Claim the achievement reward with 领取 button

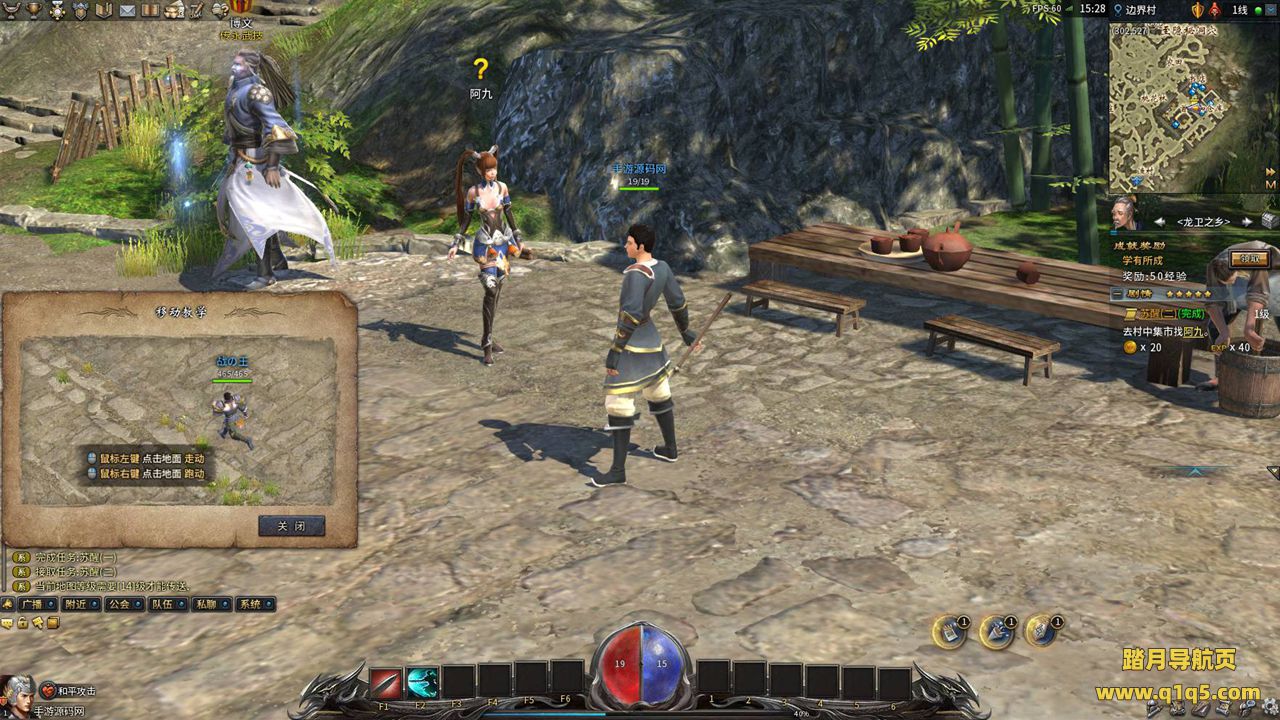pyautogui.click(x=1250, y=258)
